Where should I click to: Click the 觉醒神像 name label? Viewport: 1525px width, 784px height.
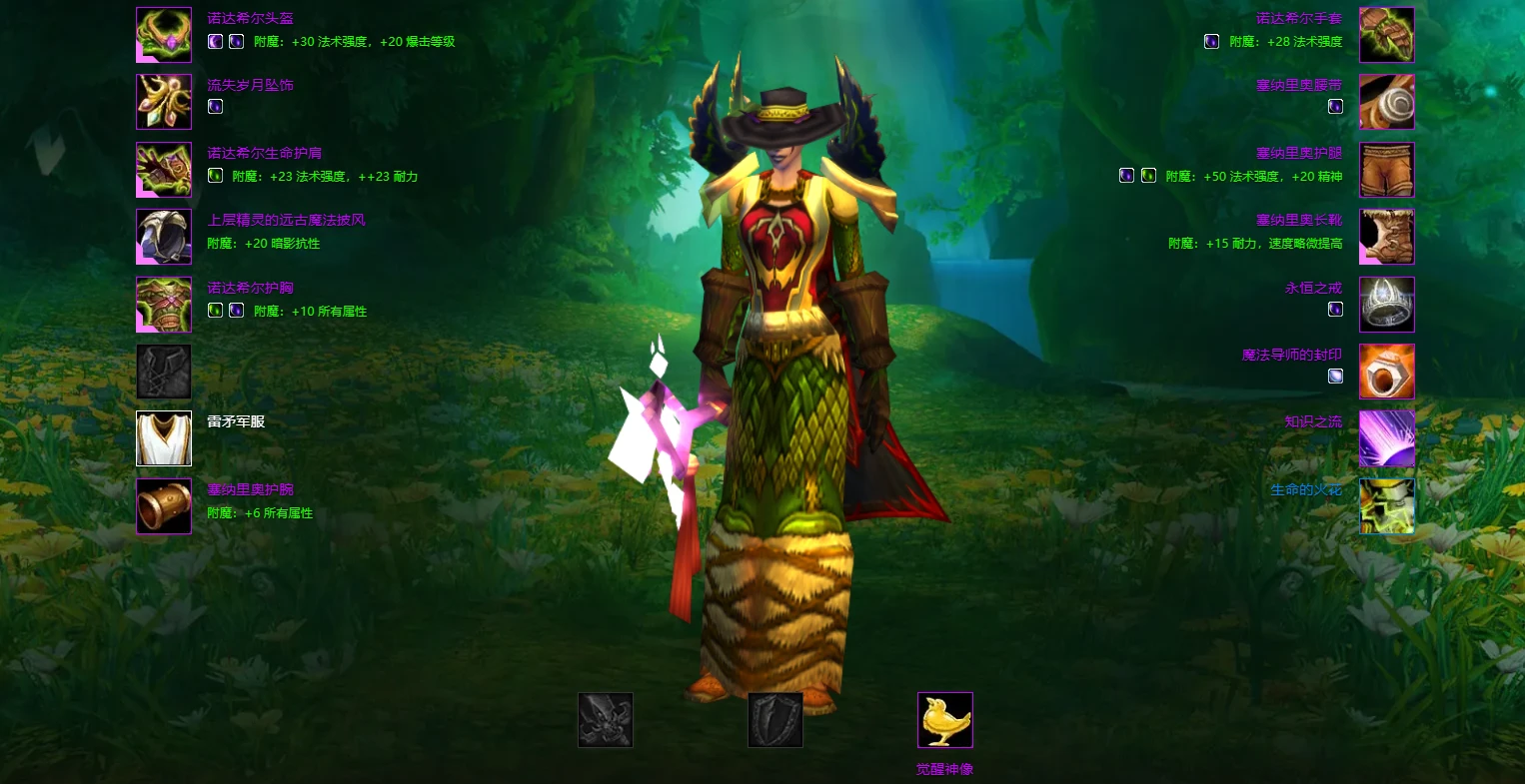pyautogui.click(x=944, y=769)
